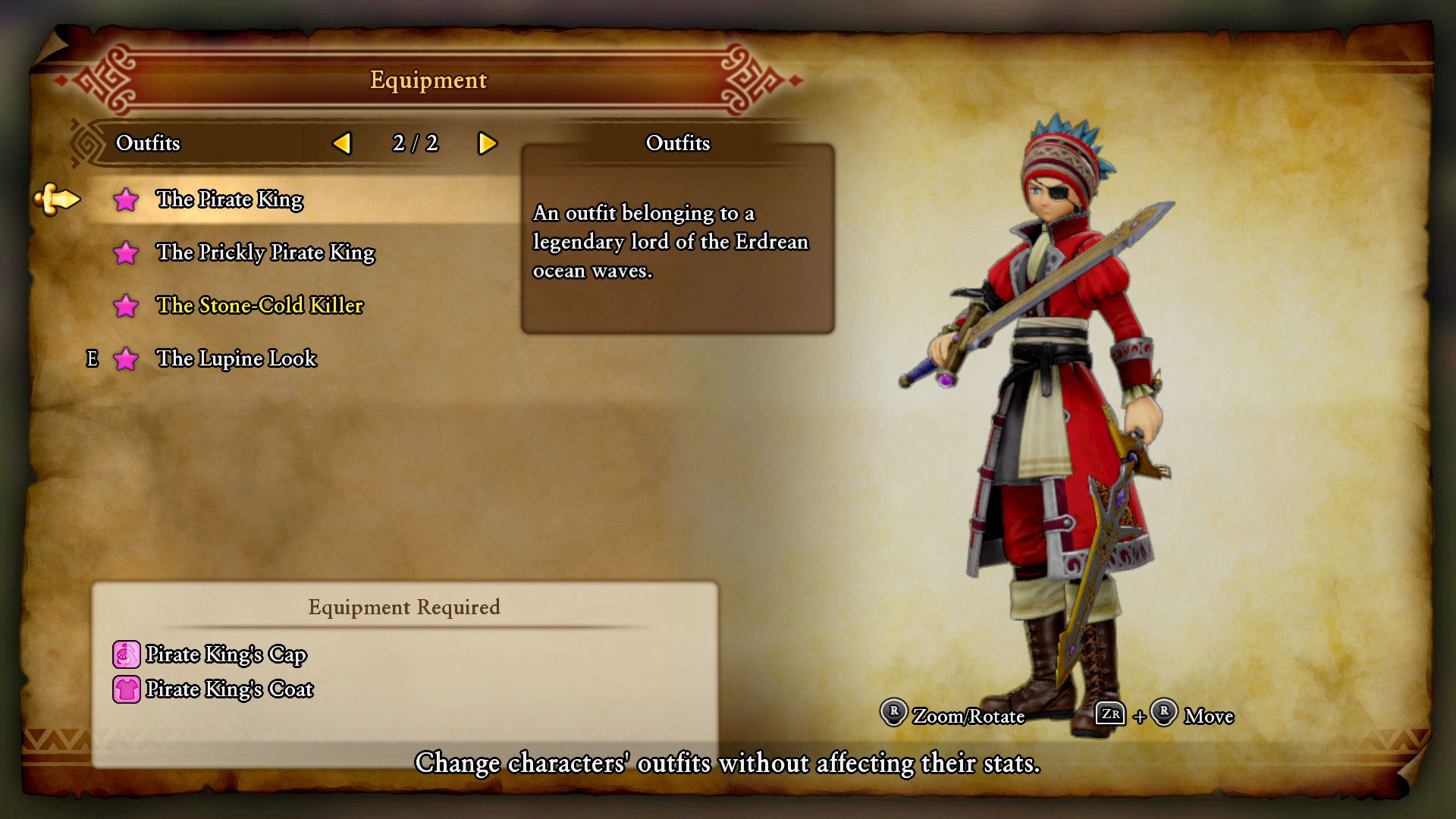
Task: Click the Pirate King's Cap headgear icon
Action: (x=126, y=654)
